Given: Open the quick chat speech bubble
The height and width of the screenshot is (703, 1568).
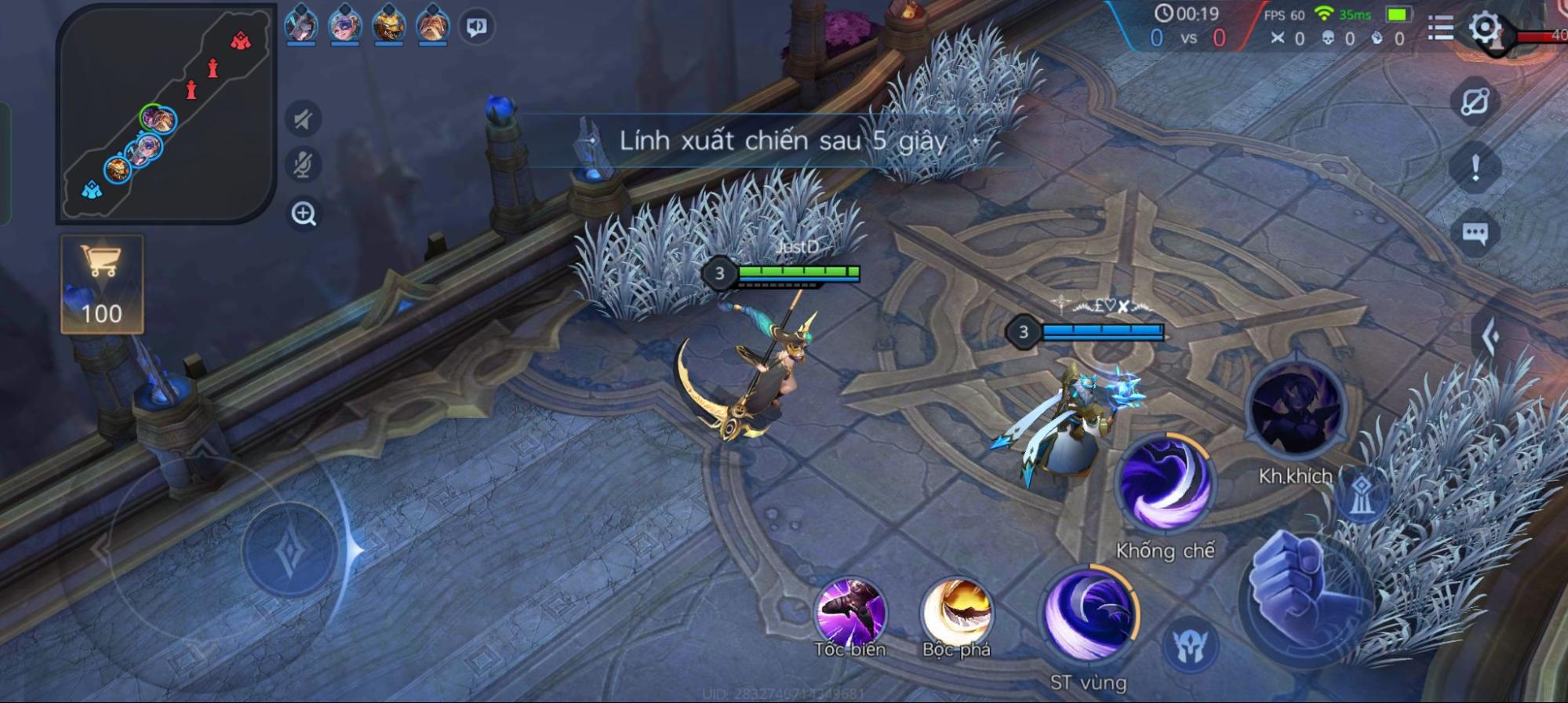Looking at the screenshot, I should click(1475, 233).
